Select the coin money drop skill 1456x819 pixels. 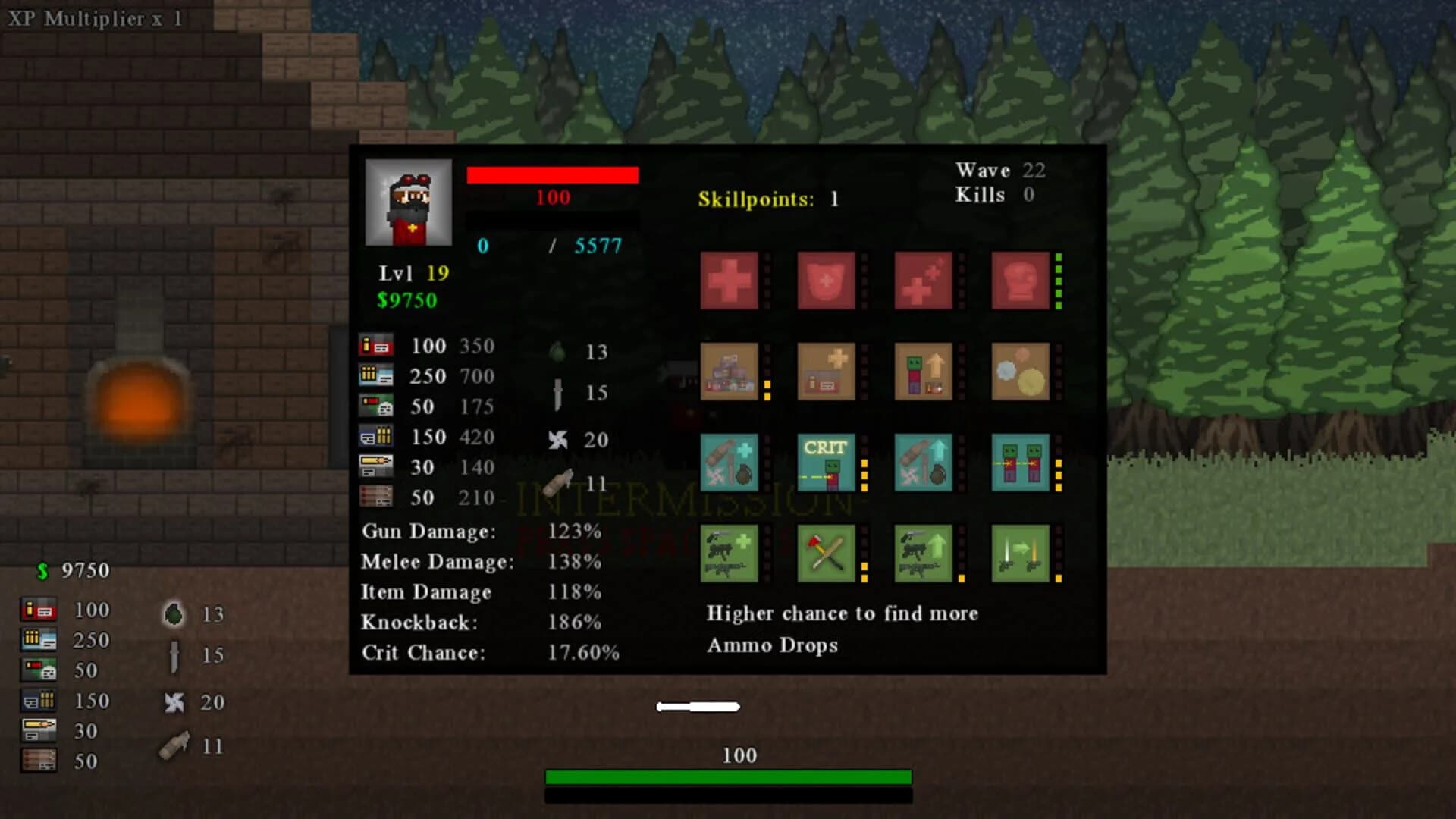(1021, 372)
